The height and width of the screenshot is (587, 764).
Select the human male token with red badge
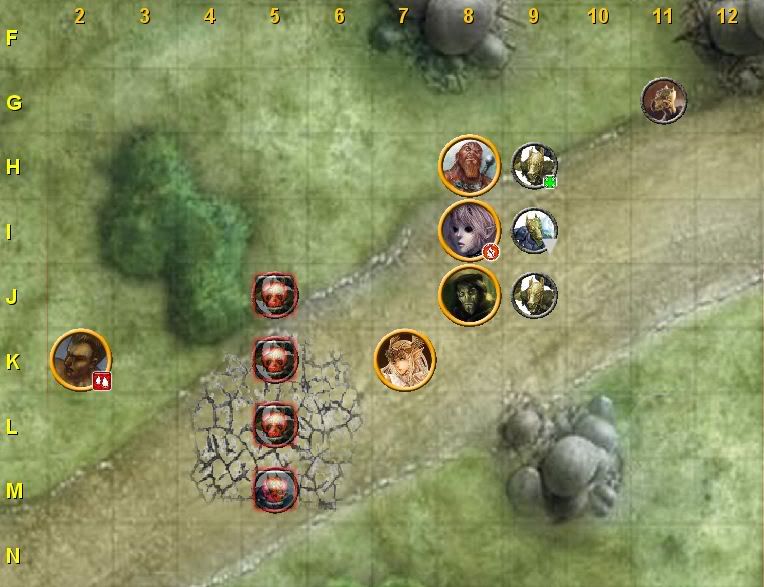point(79,359)
